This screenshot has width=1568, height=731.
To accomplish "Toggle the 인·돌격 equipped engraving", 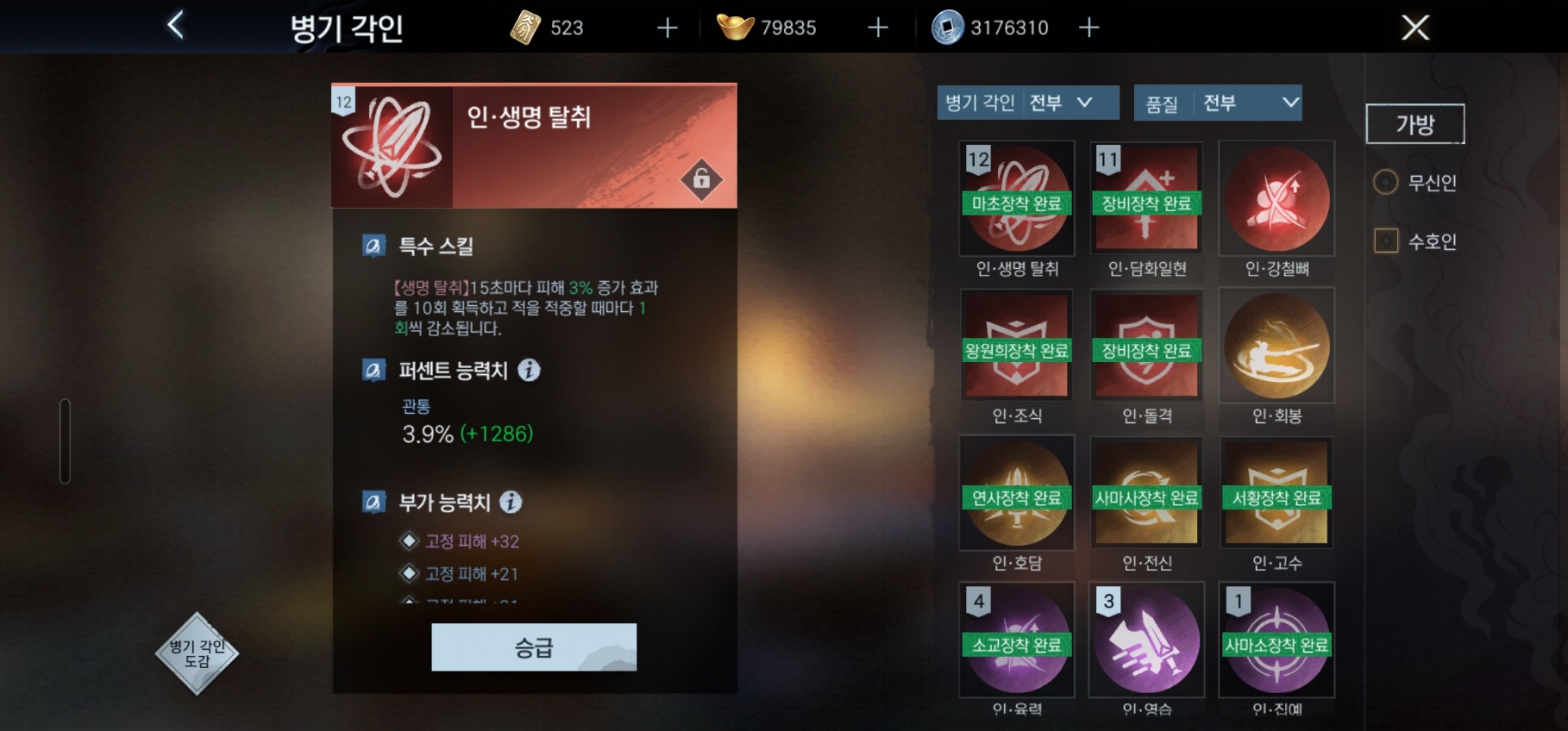I will pos(1147,345).
